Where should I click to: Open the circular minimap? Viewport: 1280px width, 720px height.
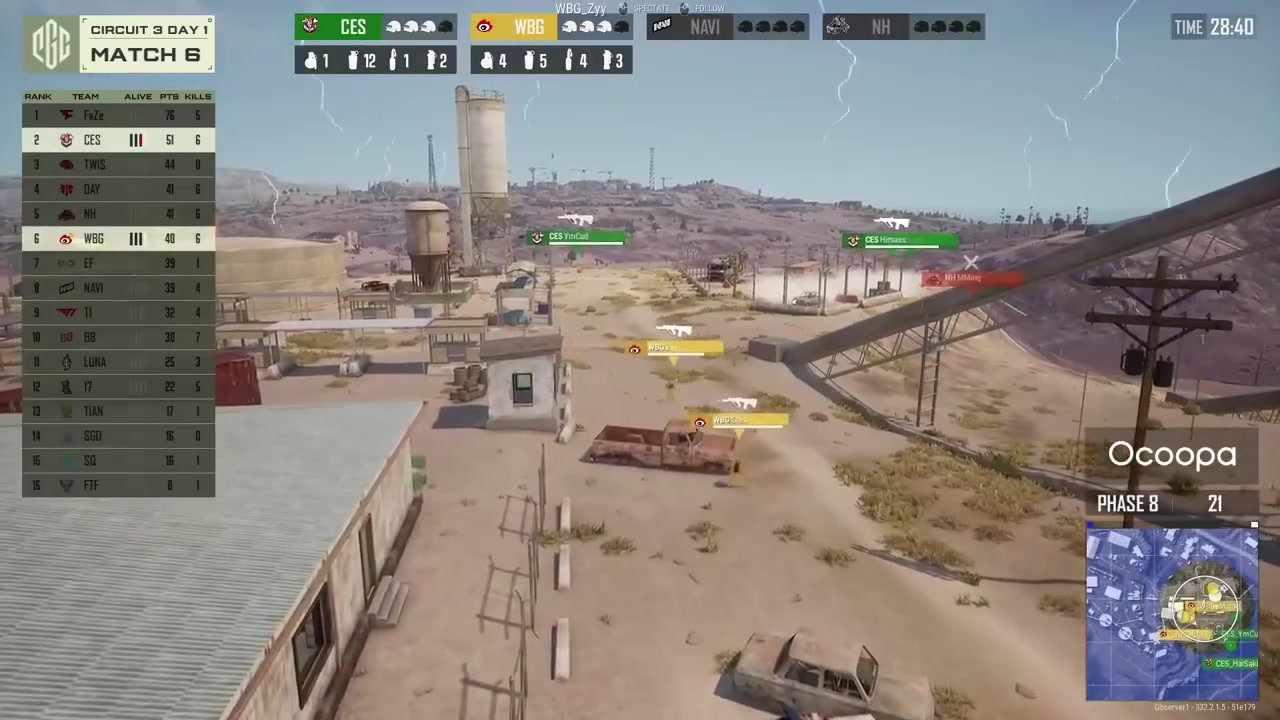point(1172,614)
